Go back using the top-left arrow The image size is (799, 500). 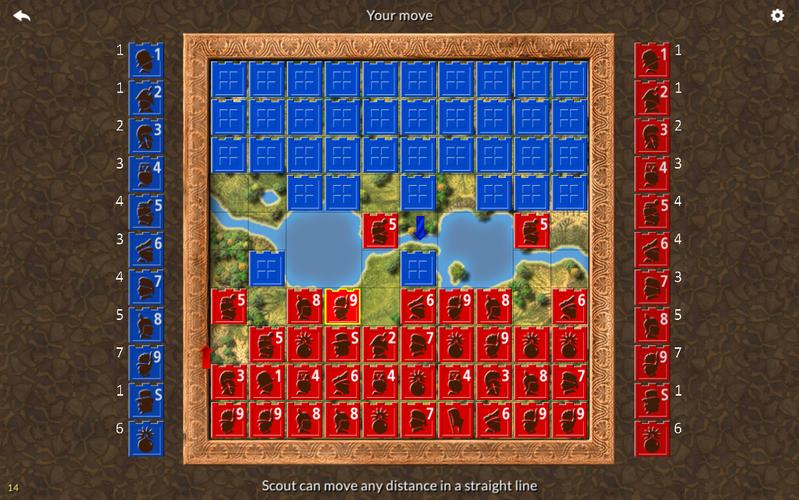click(x=22, y=15)
